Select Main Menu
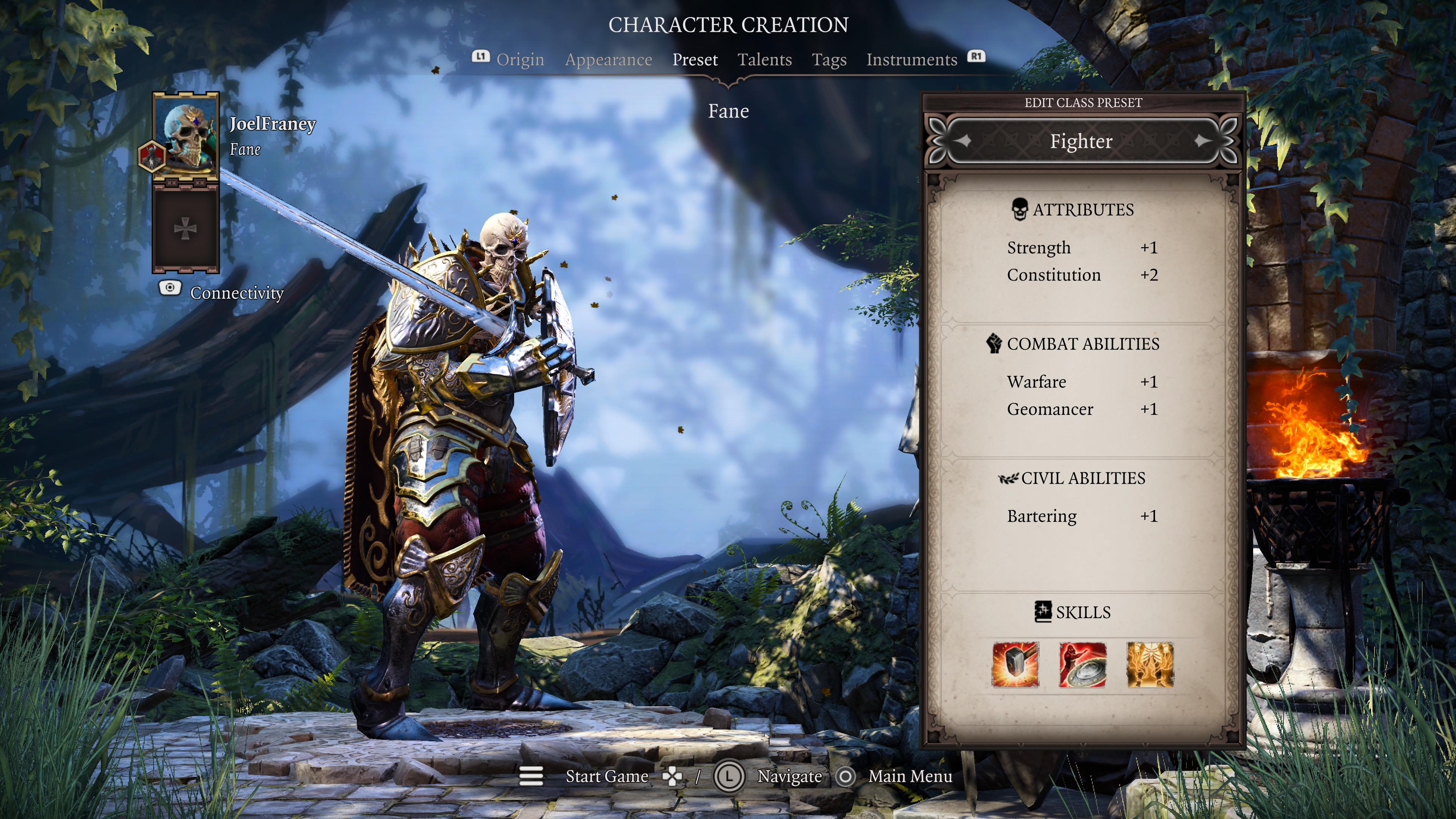 point(910,776)
